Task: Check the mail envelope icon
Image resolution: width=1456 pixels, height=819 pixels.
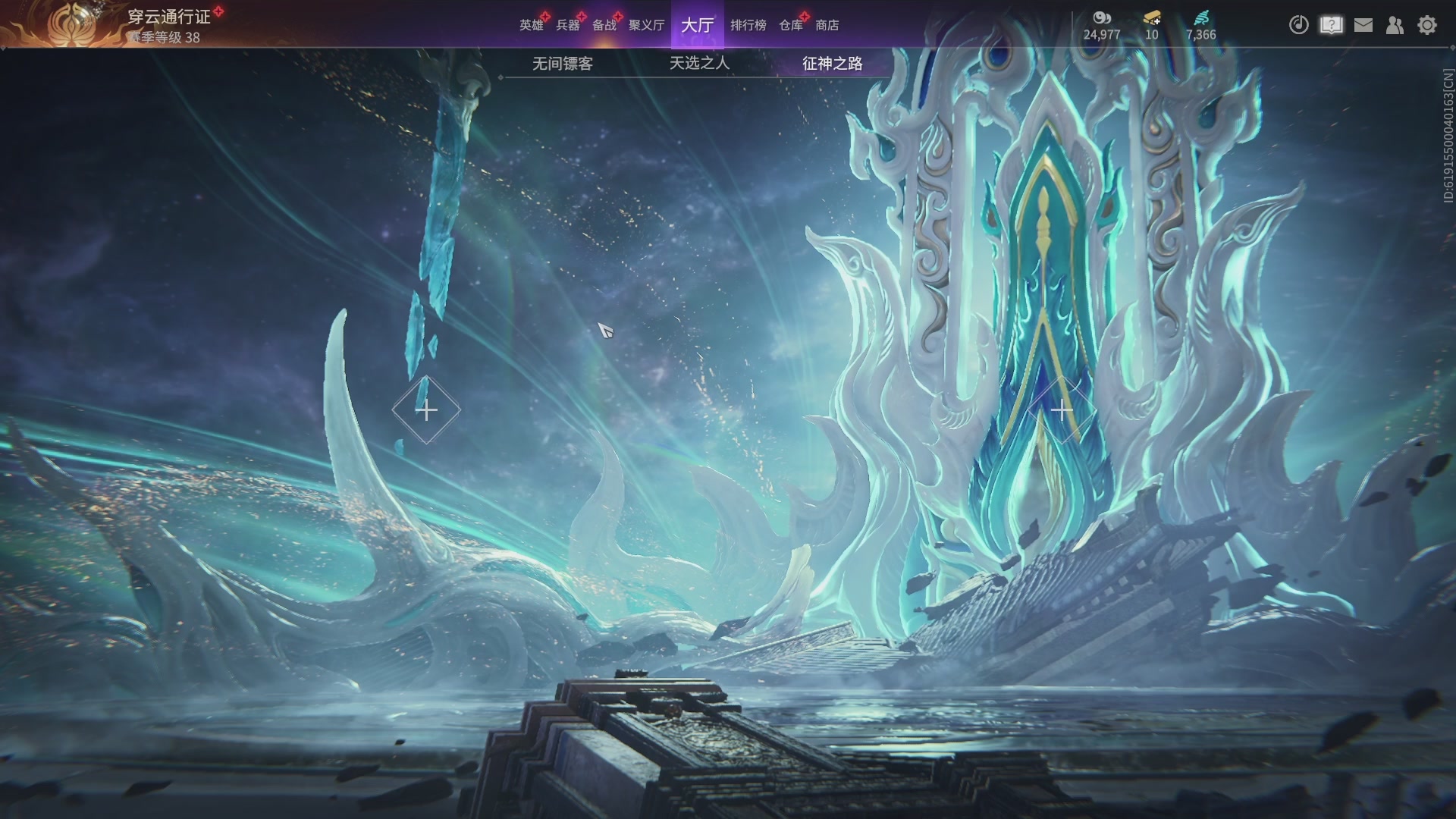Action: tap(1363, 25)
